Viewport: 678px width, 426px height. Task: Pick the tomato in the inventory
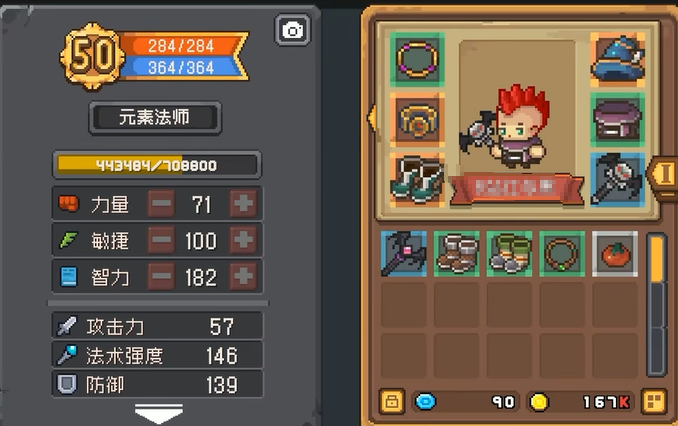615,253
